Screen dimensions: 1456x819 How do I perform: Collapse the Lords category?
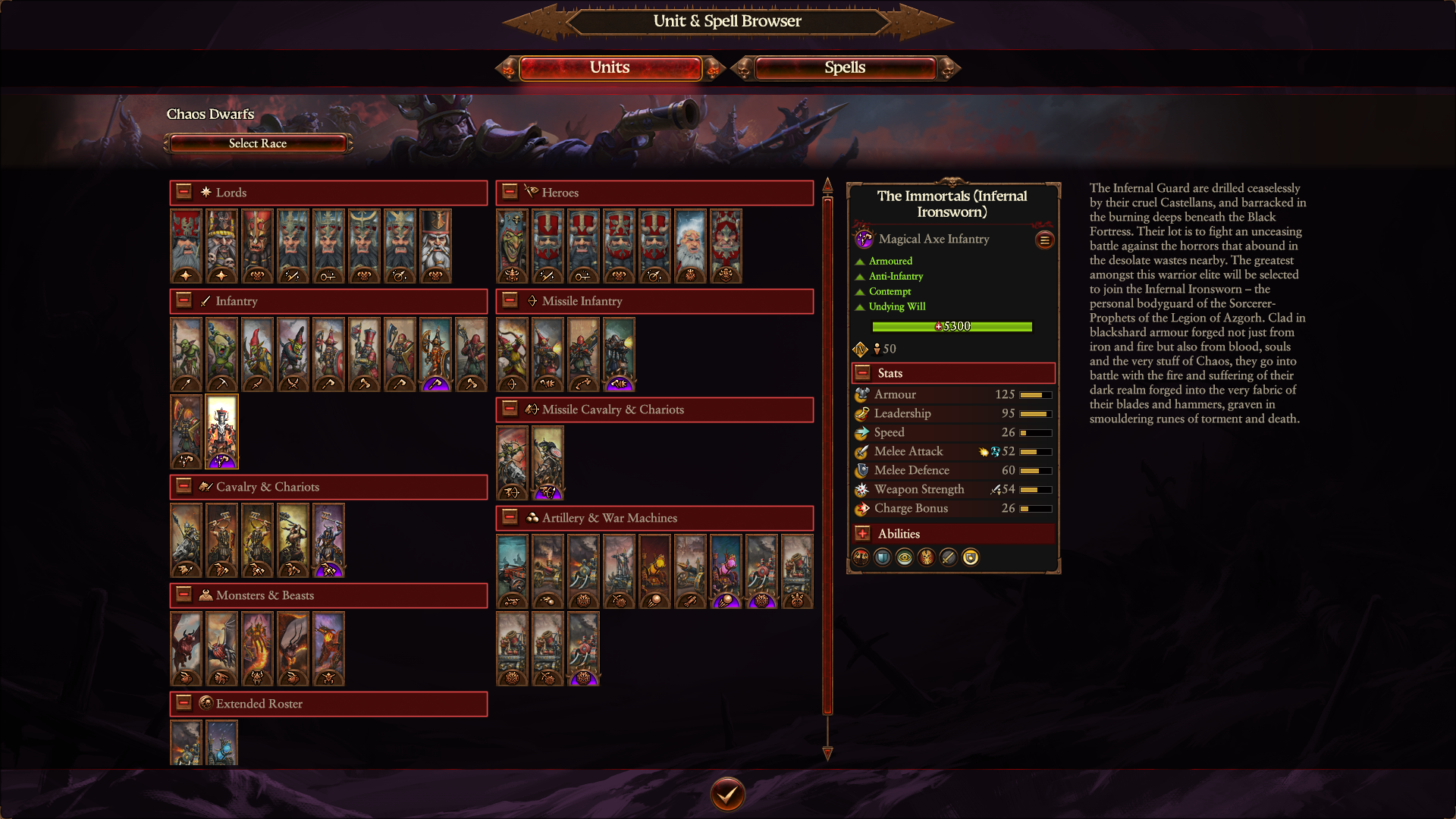pos(184,192)
